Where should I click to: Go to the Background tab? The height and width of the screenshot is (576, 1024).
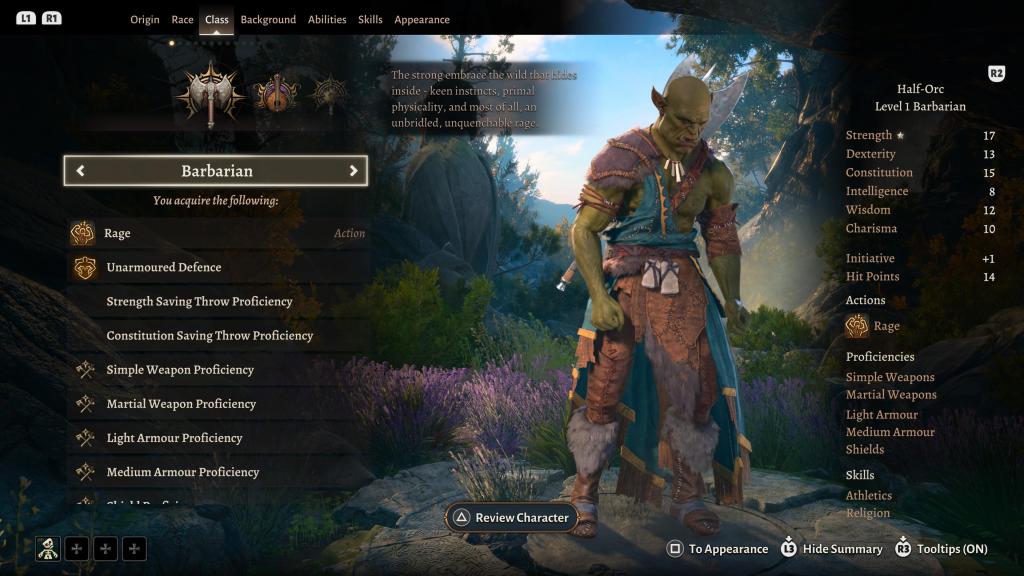[x=268, y=20]
